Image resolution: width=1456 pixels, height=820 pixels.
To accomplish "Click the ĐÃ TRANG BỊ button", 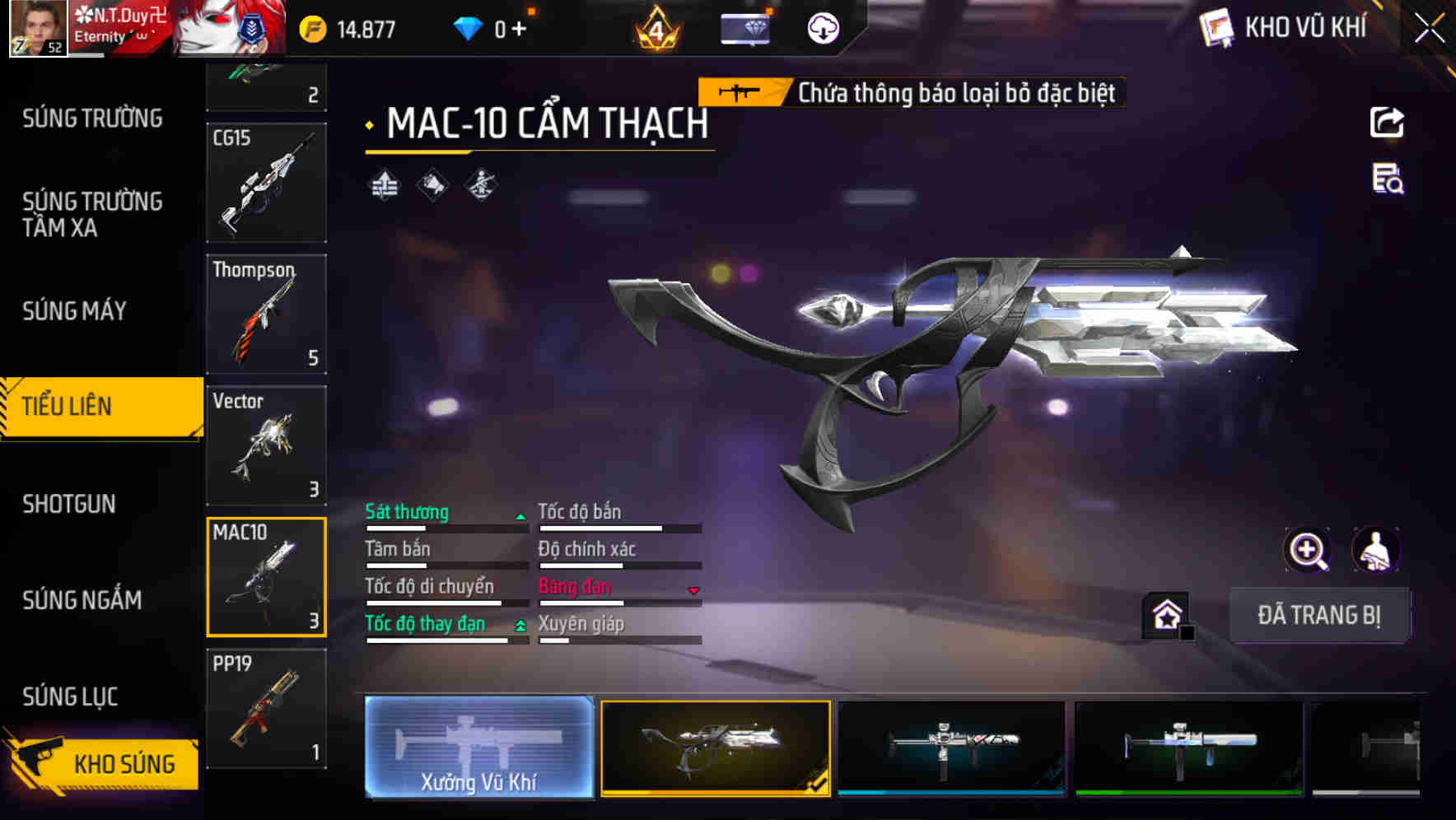I will coord(1318,615).
